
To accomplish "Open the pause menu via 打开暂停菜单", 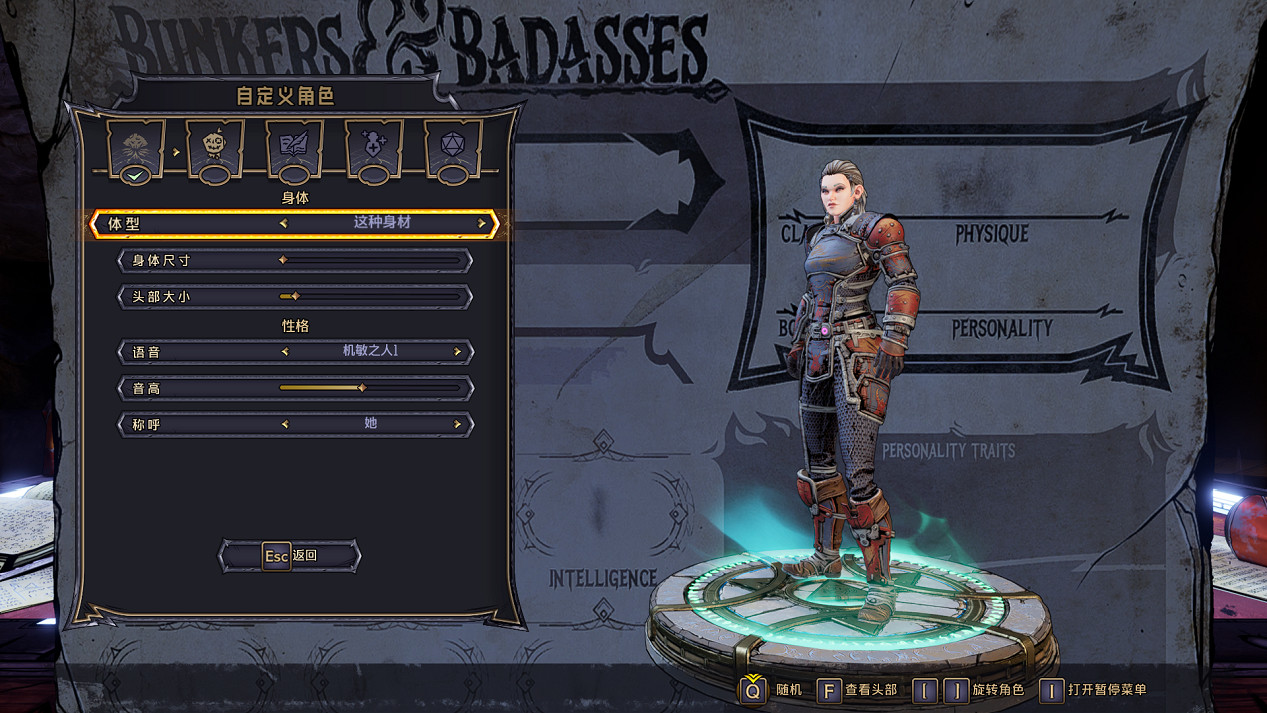I will click(x=1051, y=690).
